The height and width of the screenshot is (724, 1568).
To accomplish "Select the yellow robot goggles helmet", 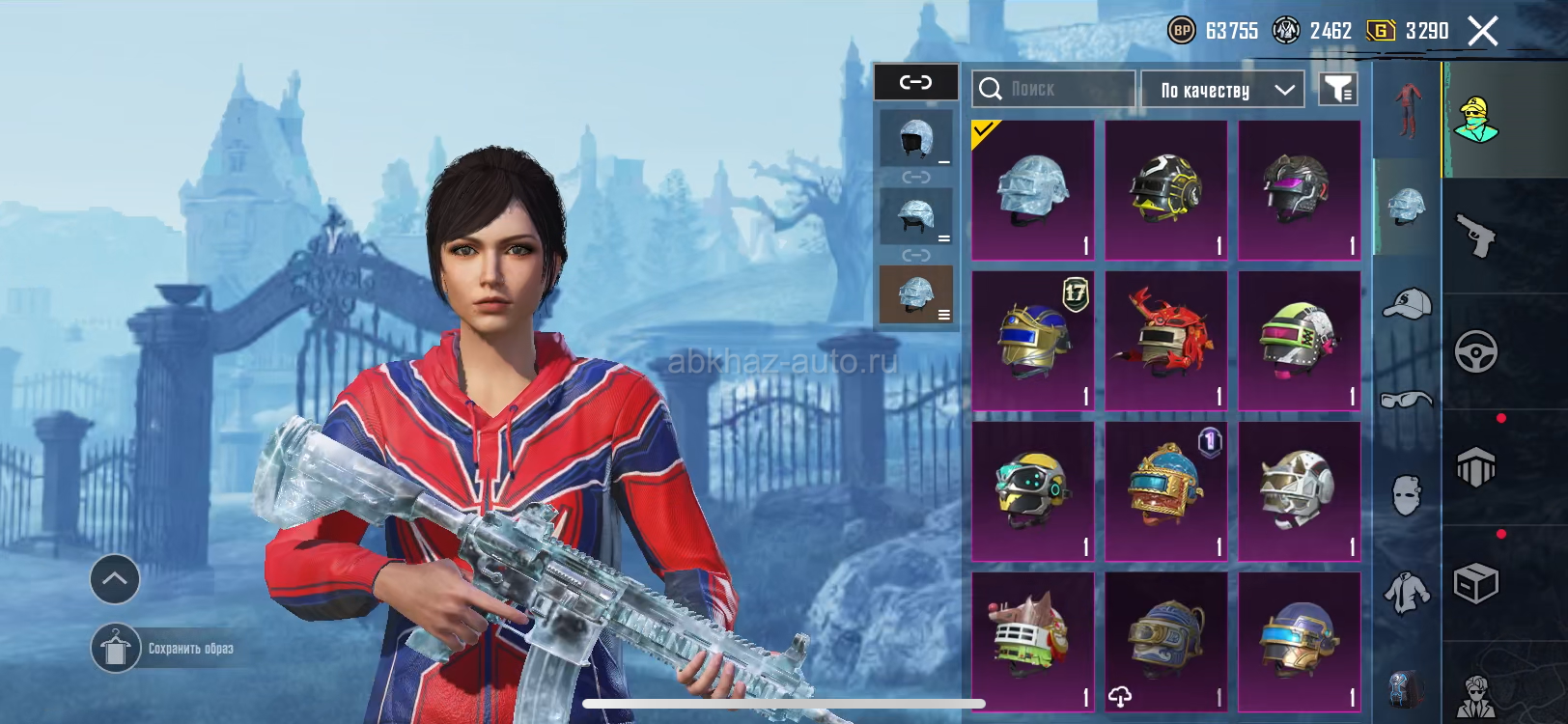I will [x=1032, y=491].
